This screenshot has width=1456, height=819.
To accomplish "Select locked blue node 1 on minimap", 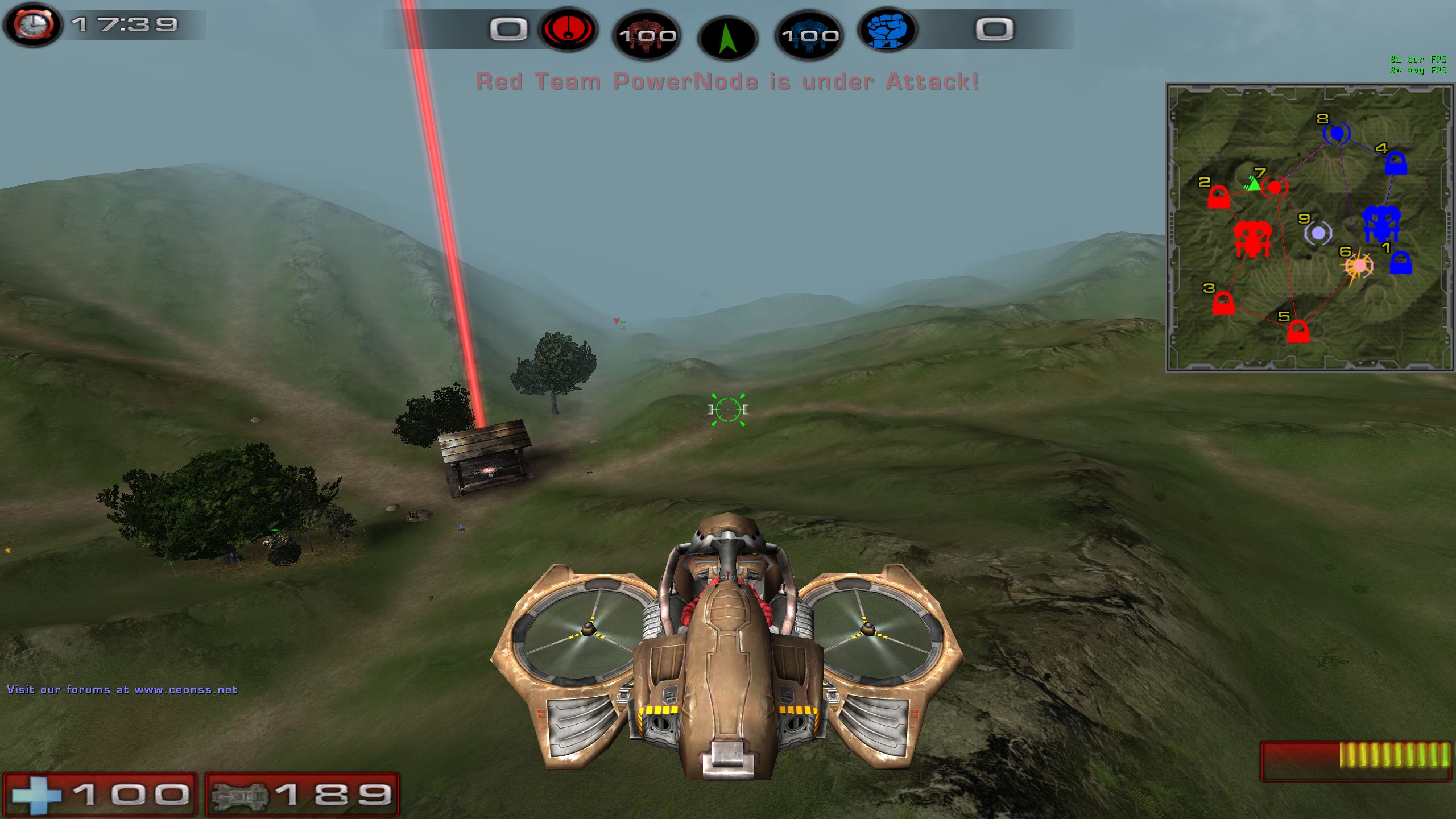I will click(x=1400, y=263).
